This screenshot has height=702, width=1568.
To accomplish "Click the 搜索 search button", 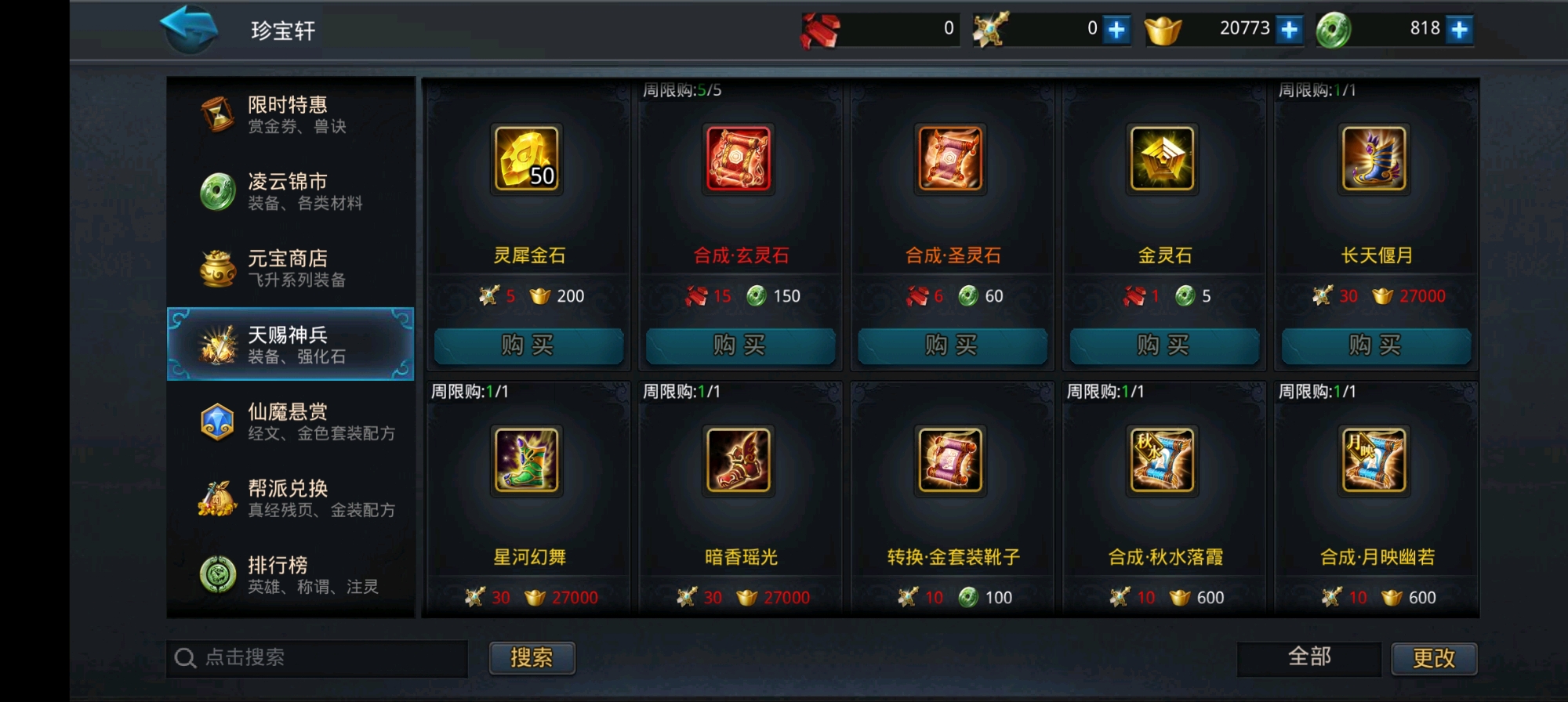I will pos(532,658).
